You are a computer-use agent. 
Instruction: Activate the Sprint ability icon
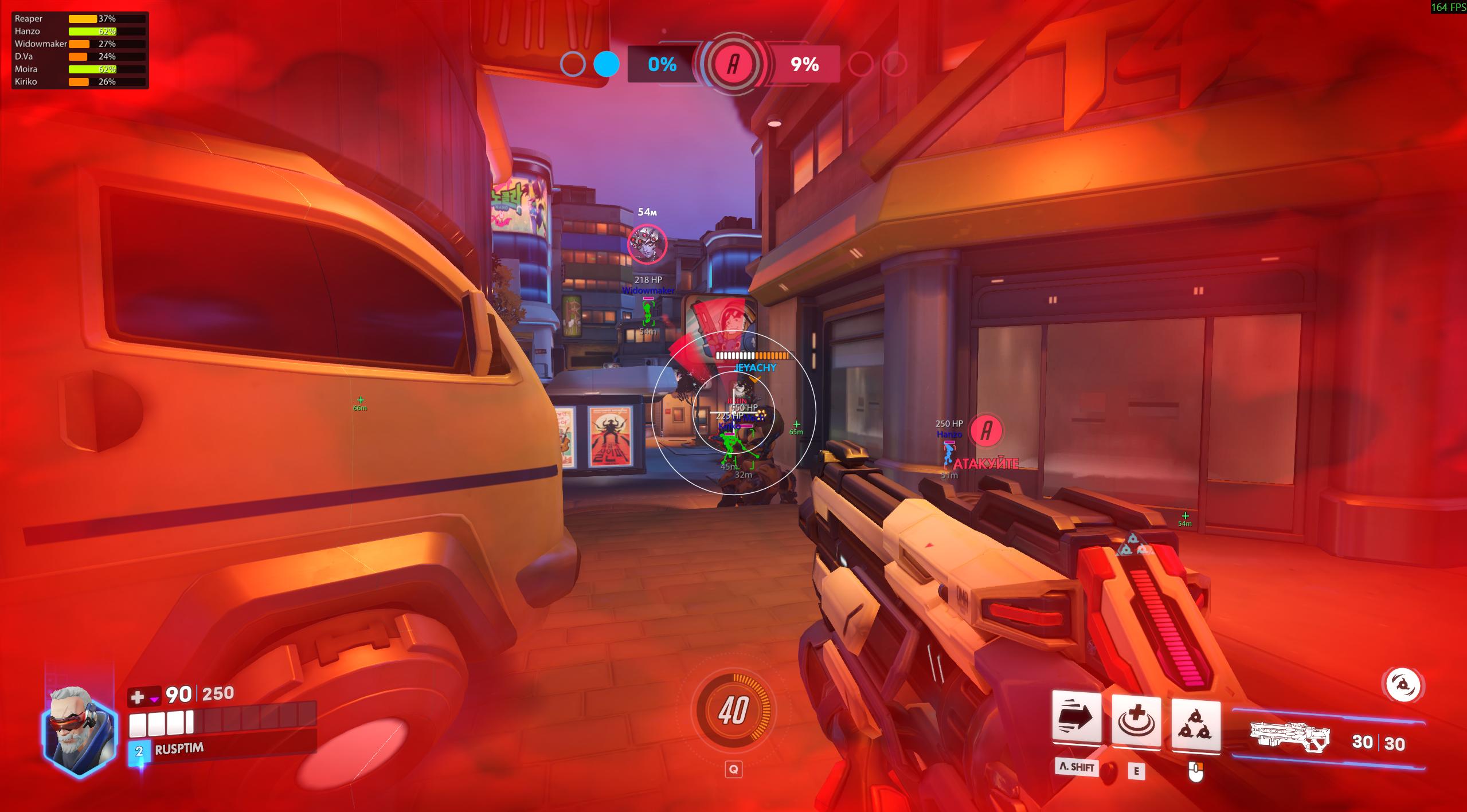[1077, 719]
